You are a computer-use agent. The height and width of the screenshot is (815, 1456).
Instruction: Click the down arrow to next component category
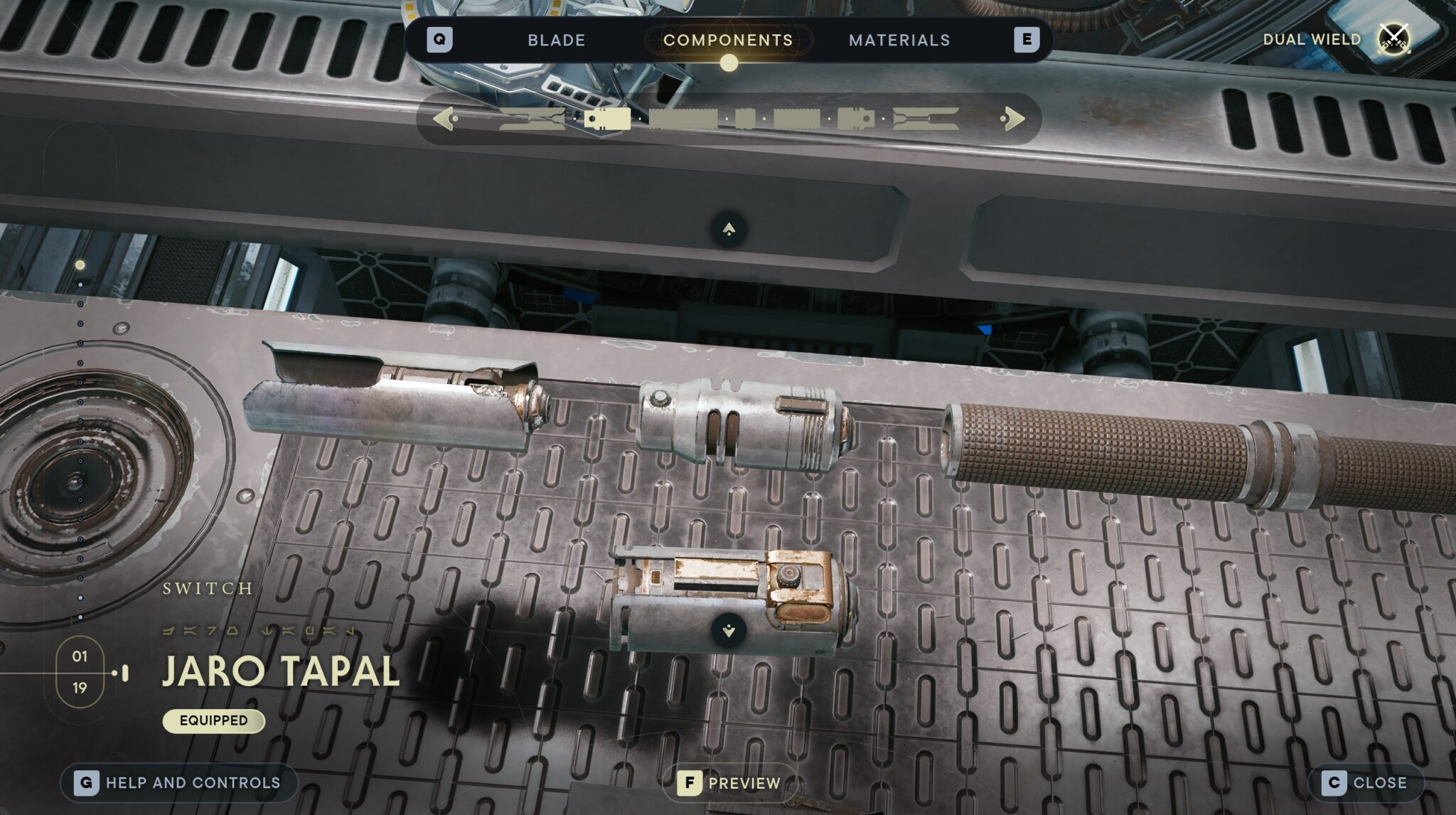click(x=727, y=629)
